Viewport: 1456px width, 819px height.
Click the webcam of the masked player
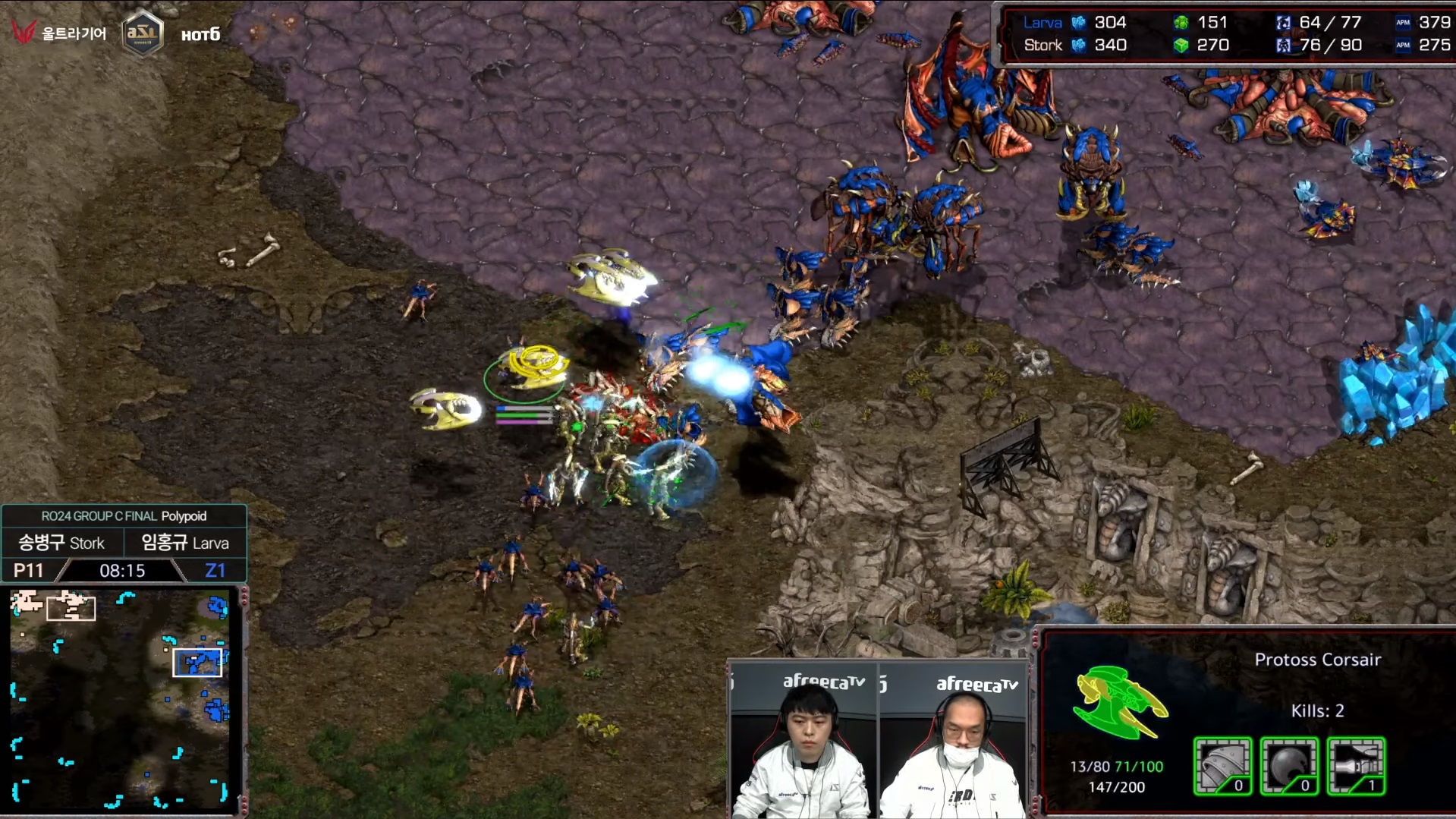coord(953,742)
